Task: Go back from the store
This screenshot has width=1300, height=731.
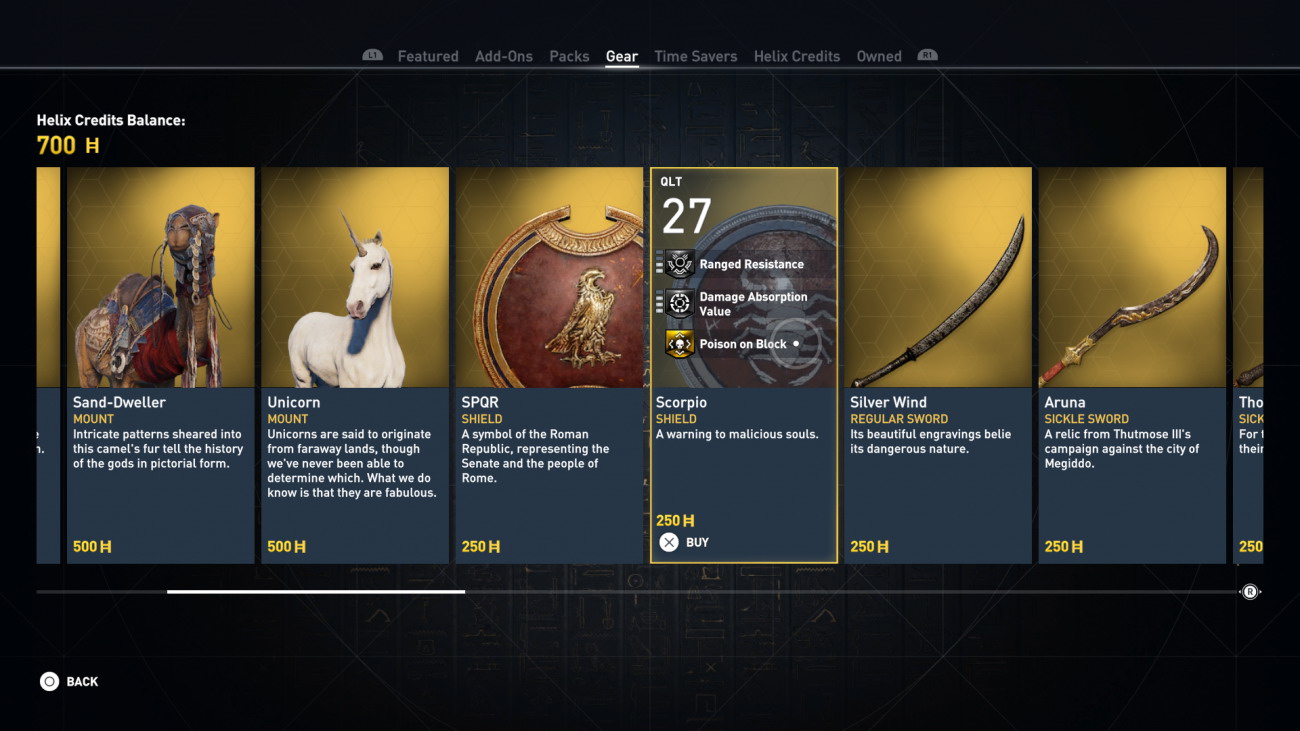Action: (69, 682)
